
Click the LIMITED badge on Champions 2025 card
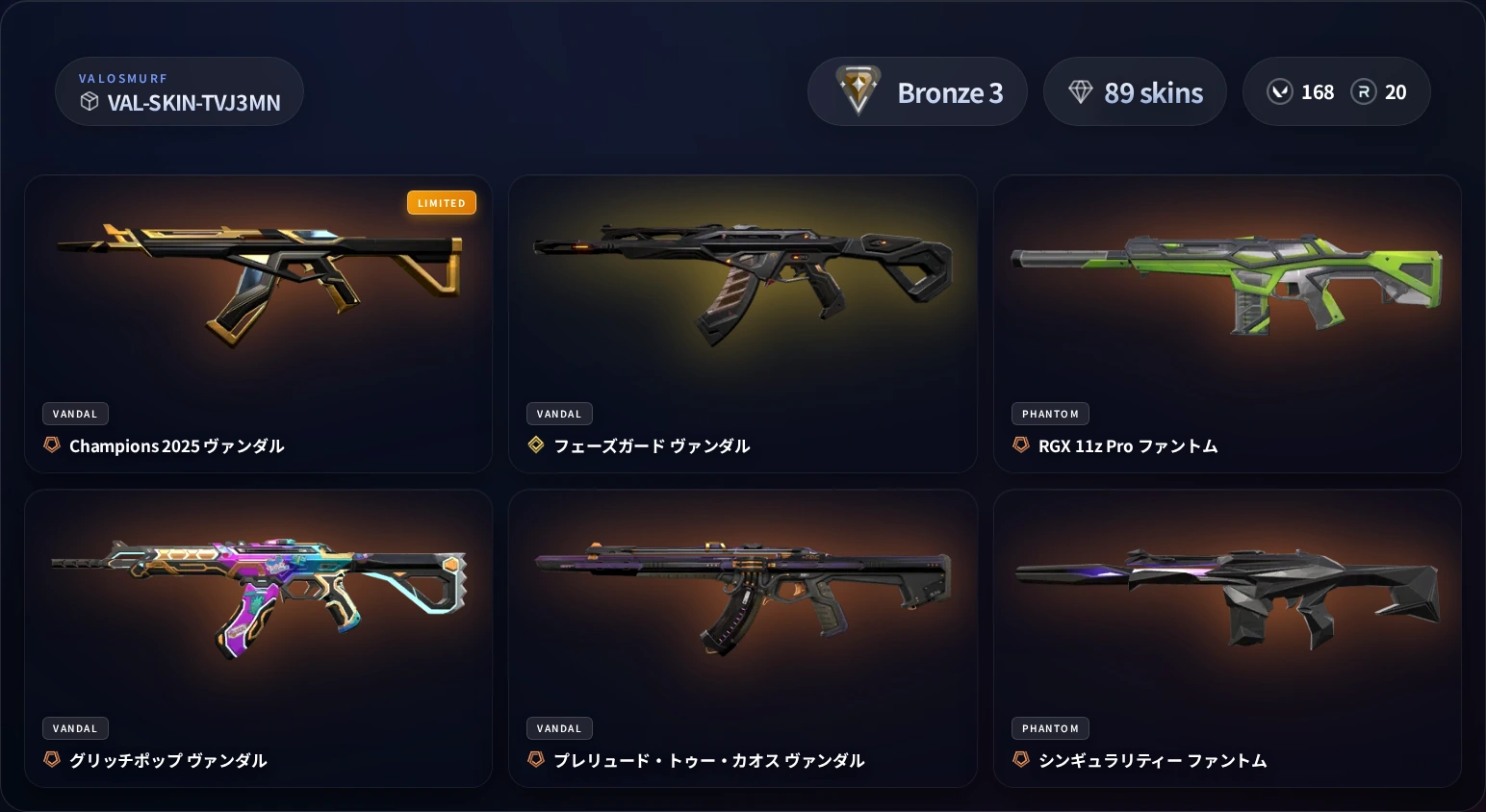pos(442,202)
